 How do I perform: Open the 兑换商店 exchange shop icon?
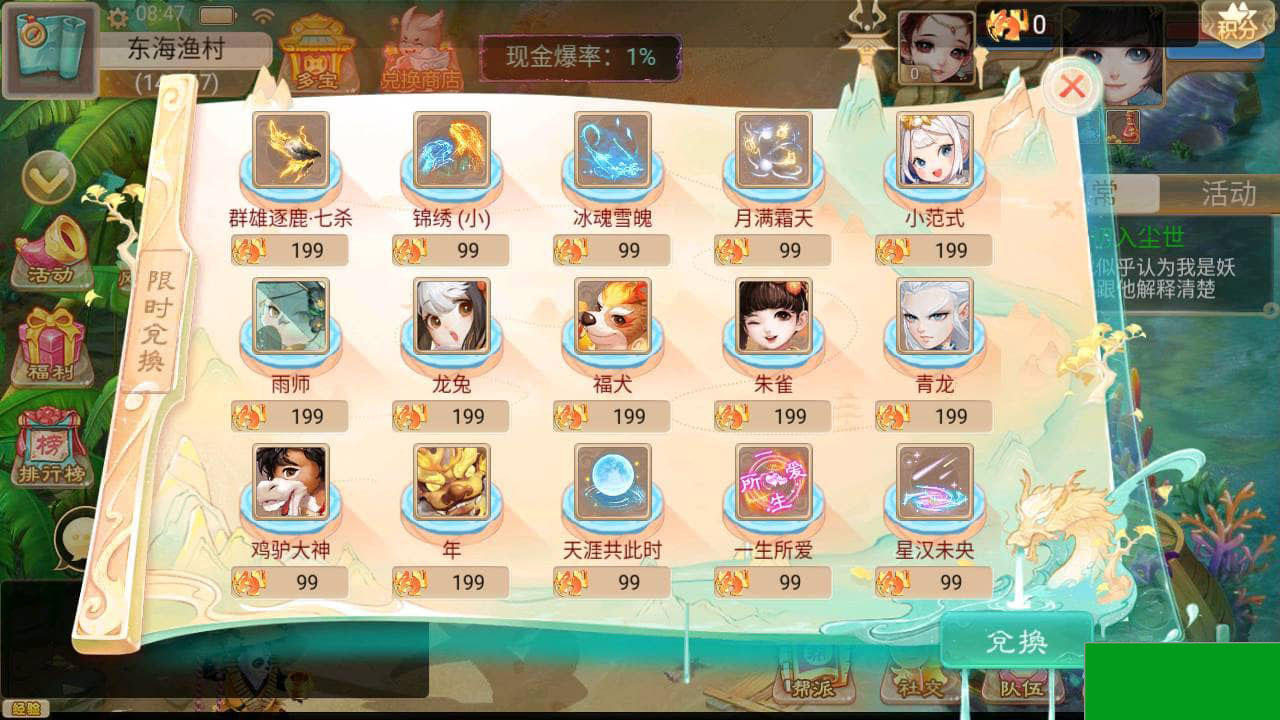pyautogui.click(x=421, y=50)
